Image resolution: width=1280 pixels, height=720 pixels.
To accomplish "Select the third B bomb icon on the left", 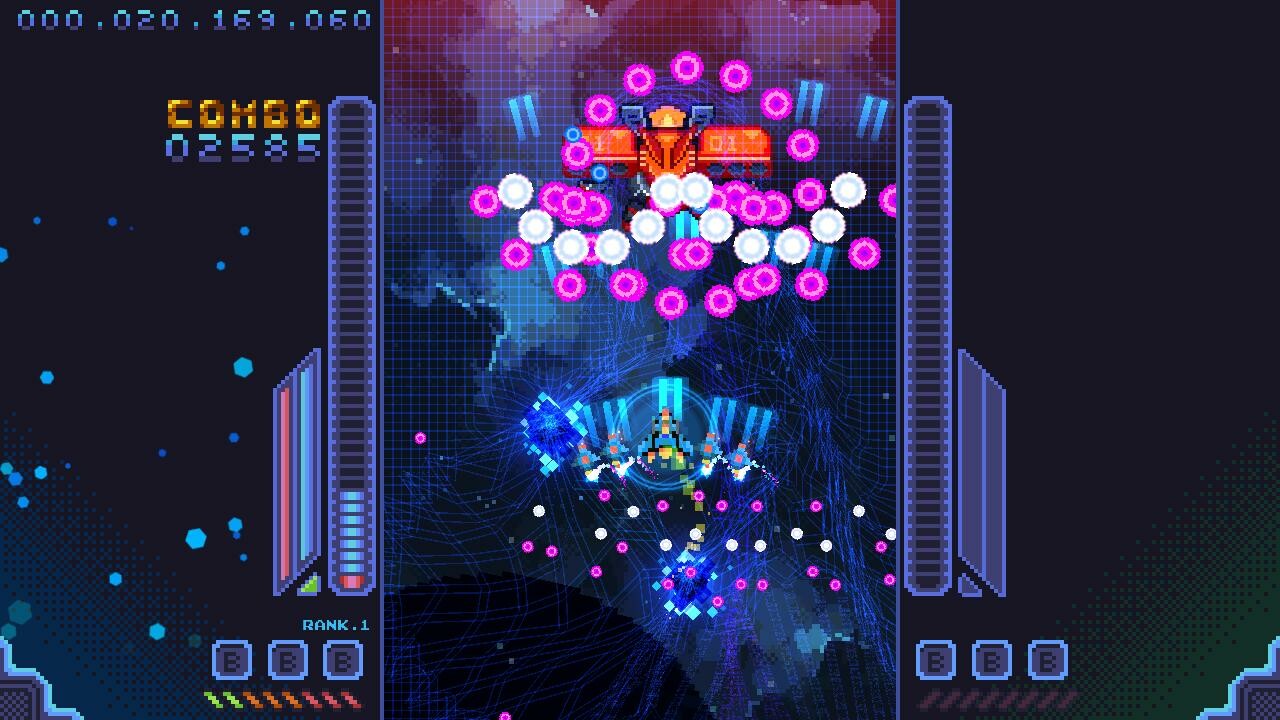I will 343,660.
